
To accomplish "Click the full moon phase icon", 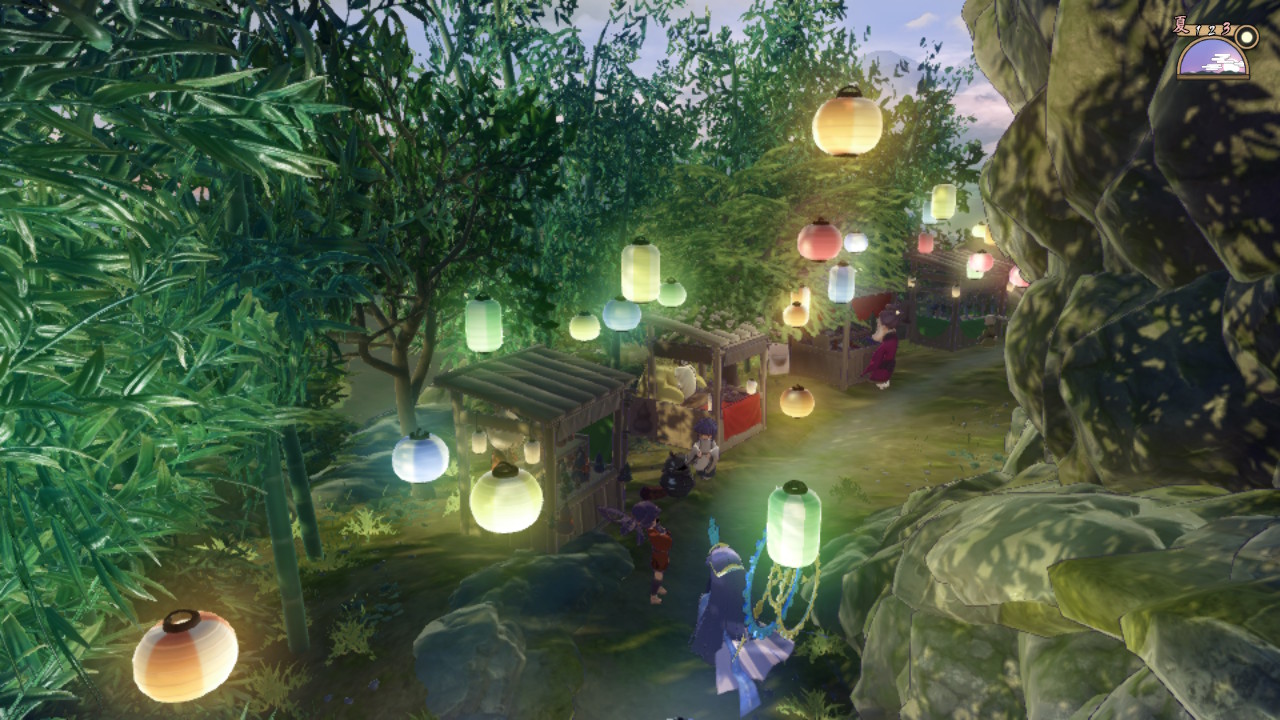I will [x=1246, y=37].
